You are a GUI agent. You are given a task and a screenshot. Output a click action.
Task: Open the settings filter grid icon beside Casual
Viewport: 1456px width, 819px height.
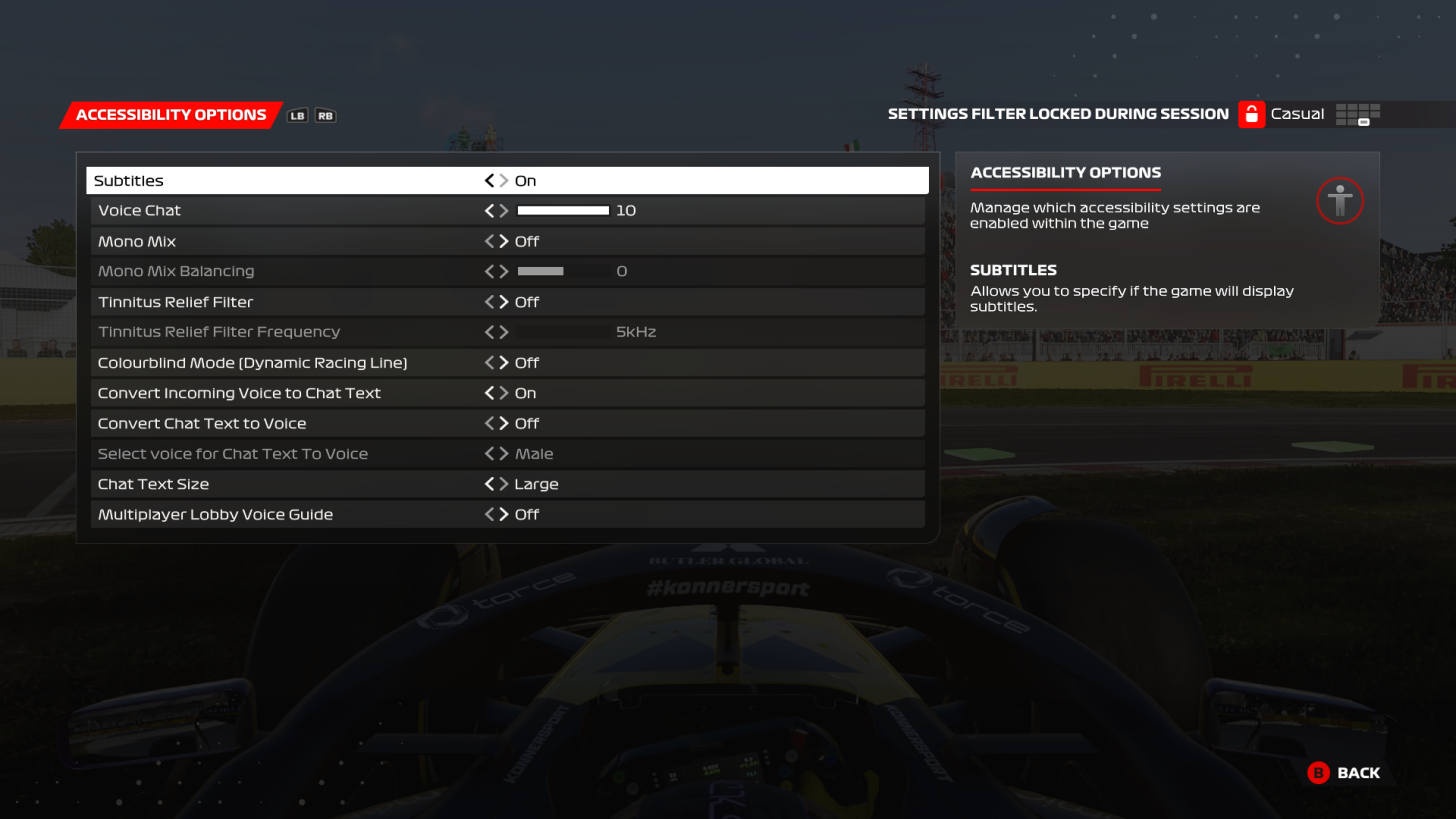pyautogui.click(x=1358, y=114)
